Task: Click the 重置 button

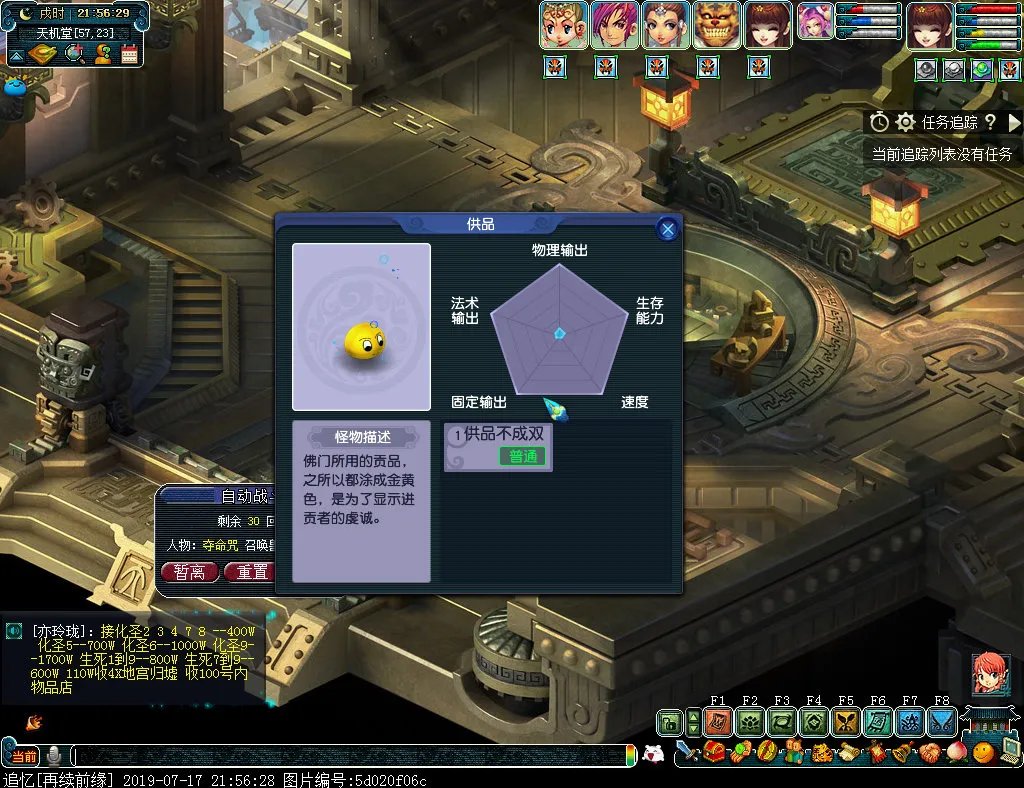Action: click(251, 572)
